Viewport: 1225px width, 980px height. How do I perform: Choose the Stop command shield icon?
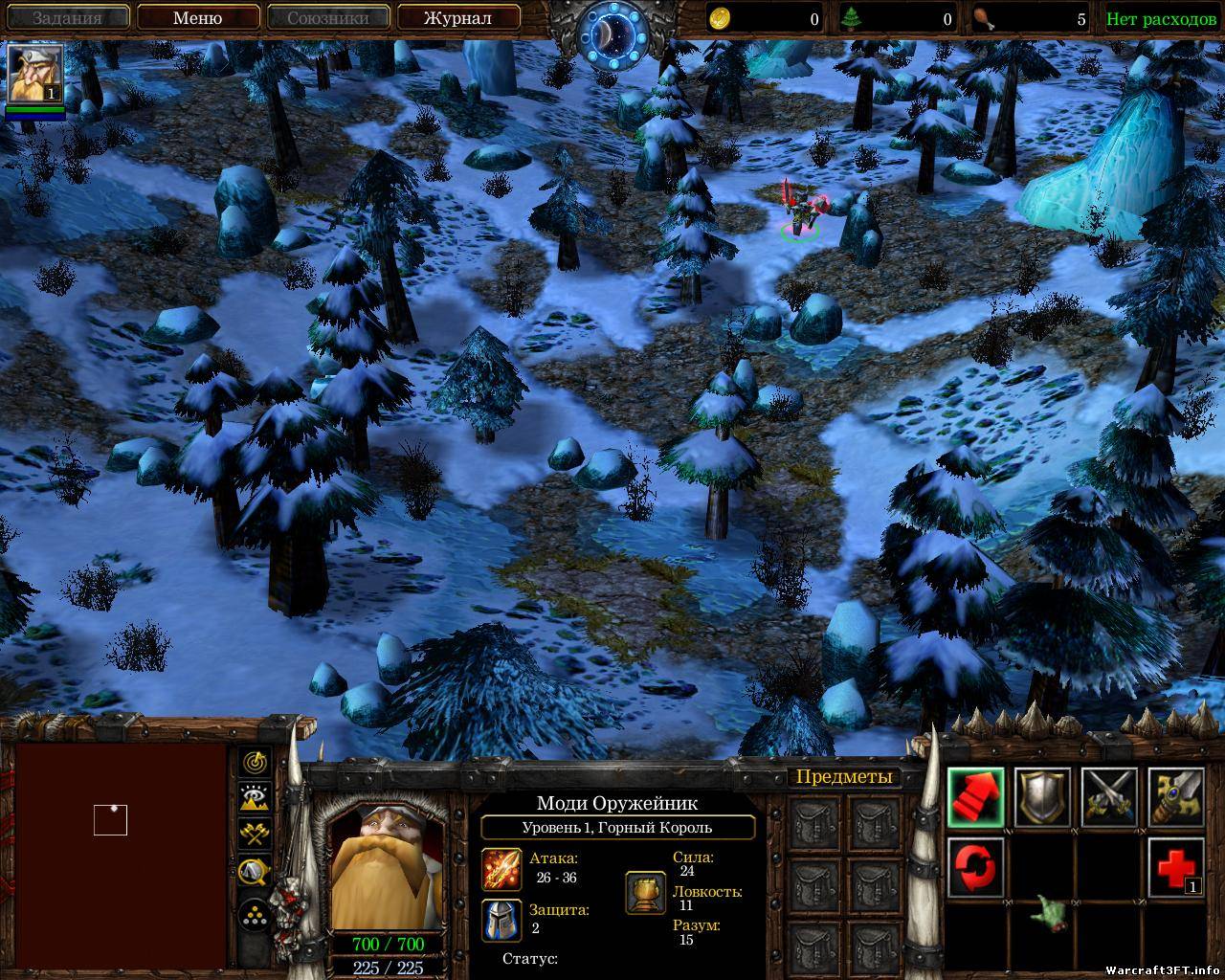click(x=1042, y=796)
